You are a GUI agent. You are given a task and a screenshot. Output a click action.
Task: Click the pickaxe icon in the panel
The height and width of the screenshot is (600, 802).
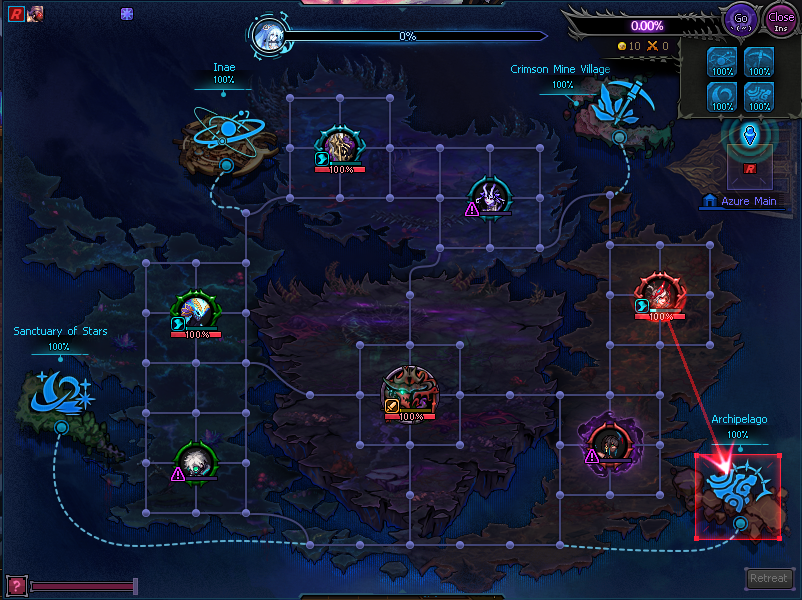point(758,62)
